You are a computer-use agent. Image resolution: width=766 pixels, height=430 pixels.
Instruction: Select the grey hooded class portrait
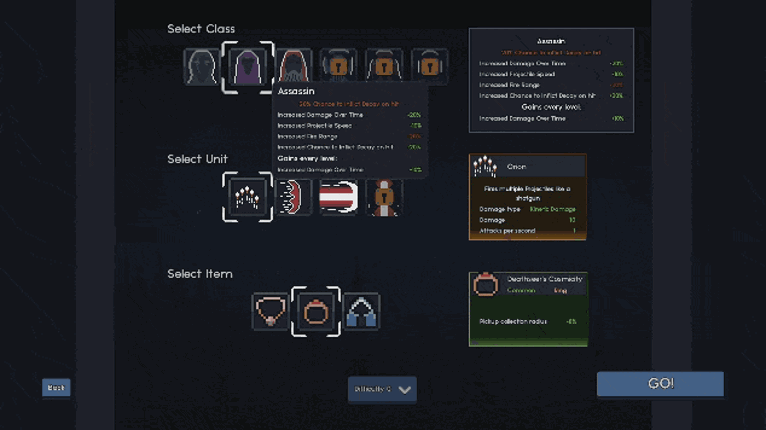202,67
